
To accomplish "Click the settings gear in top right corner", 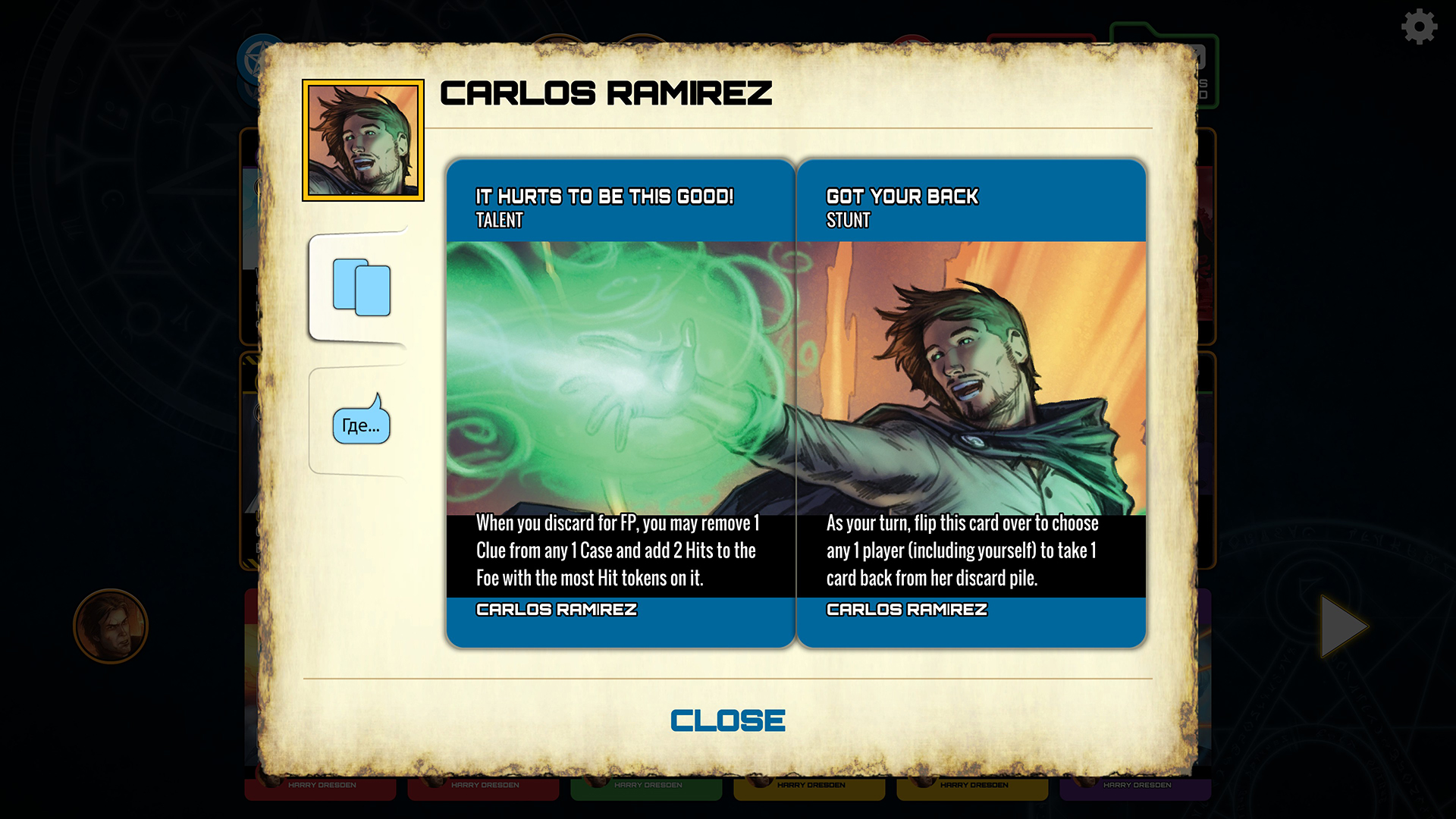I will click(1417, 26).
